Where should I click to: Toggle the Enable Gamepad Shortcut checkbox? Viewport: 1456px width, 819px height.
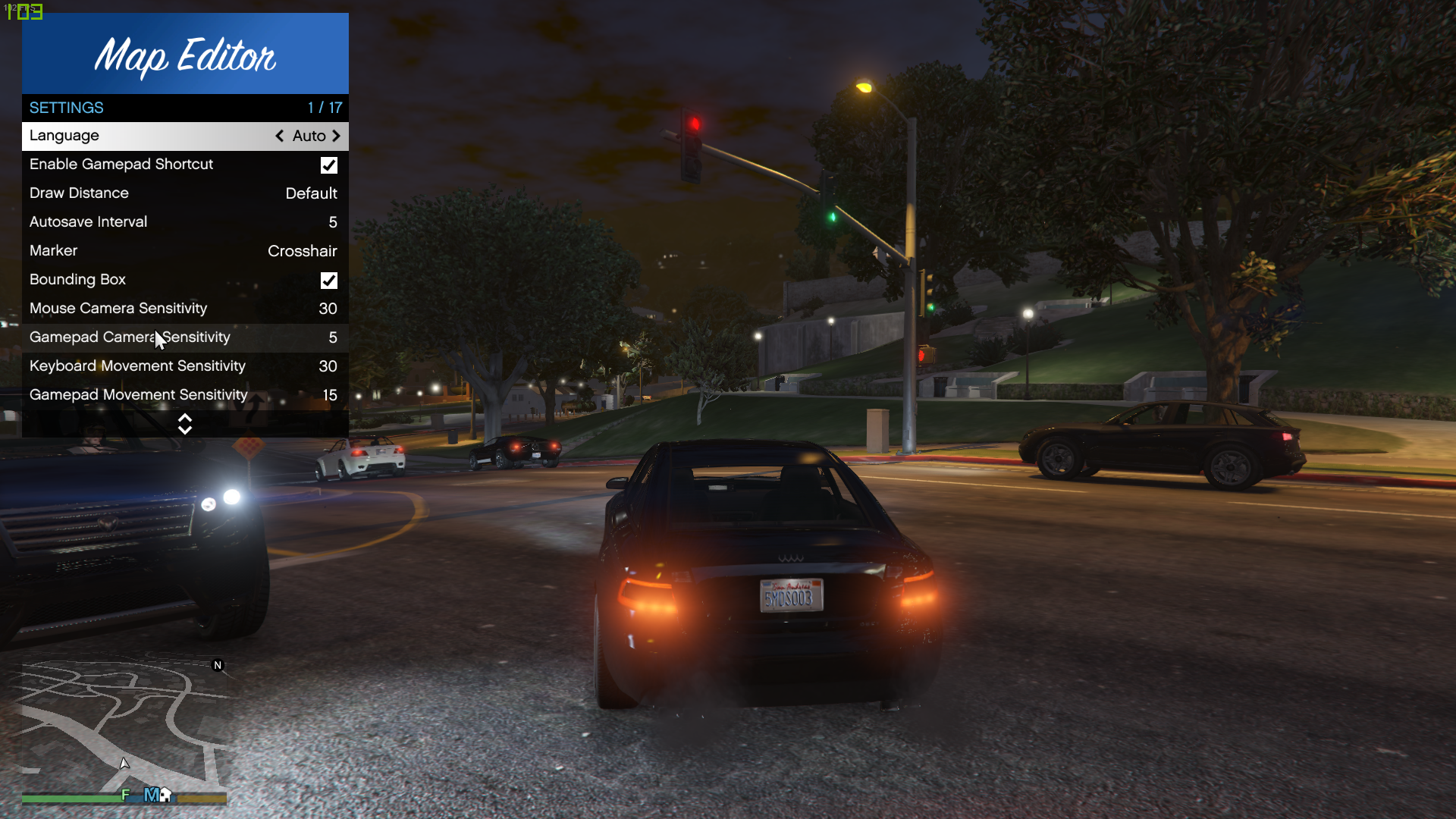(329, 165)
